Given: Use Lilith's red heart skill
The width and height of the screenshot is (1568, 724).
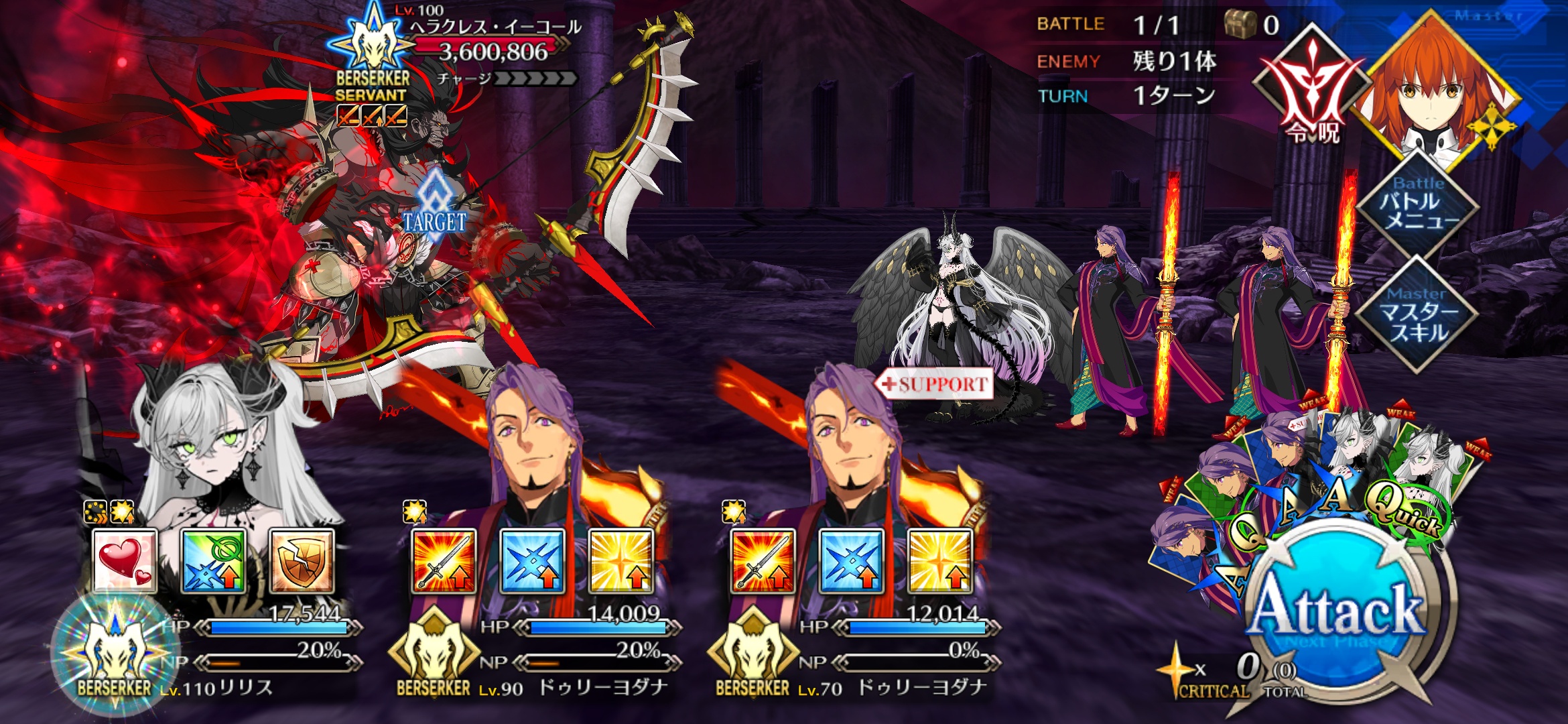Looking at the screenshot, I should (x=125, y=560).
